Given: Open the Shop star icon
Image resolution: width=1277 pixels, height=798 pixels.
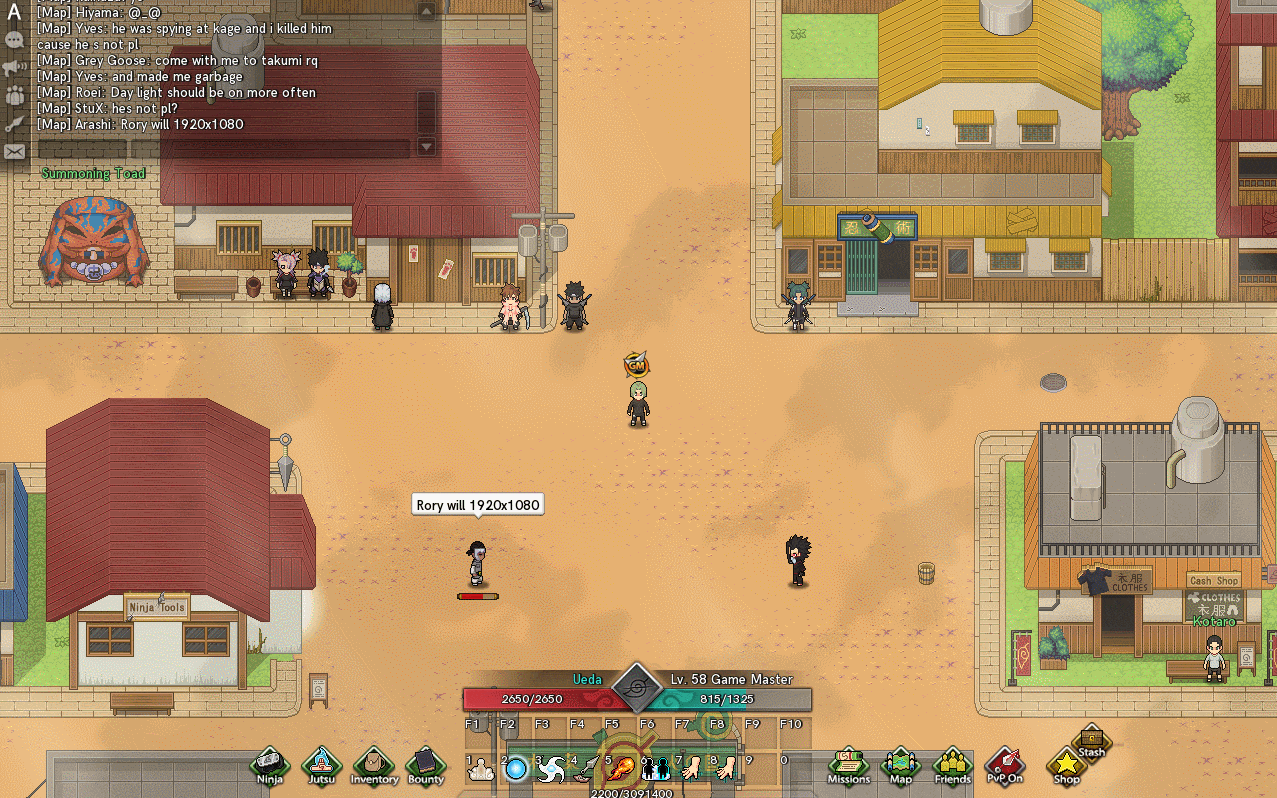Looking at the screenshot, I should click(1066, 765).
